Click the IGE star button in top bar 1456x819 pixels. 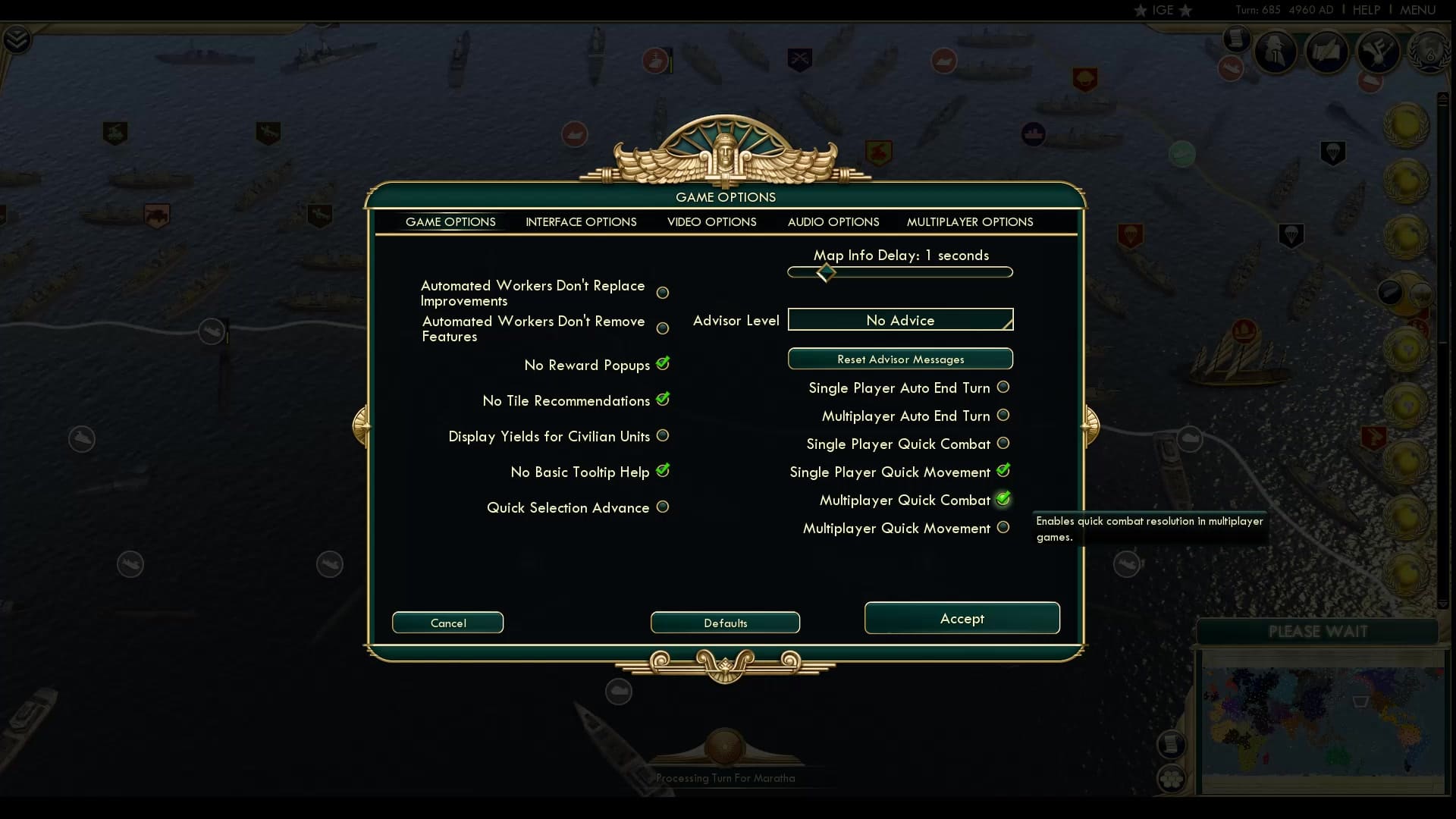point(1166,11)
